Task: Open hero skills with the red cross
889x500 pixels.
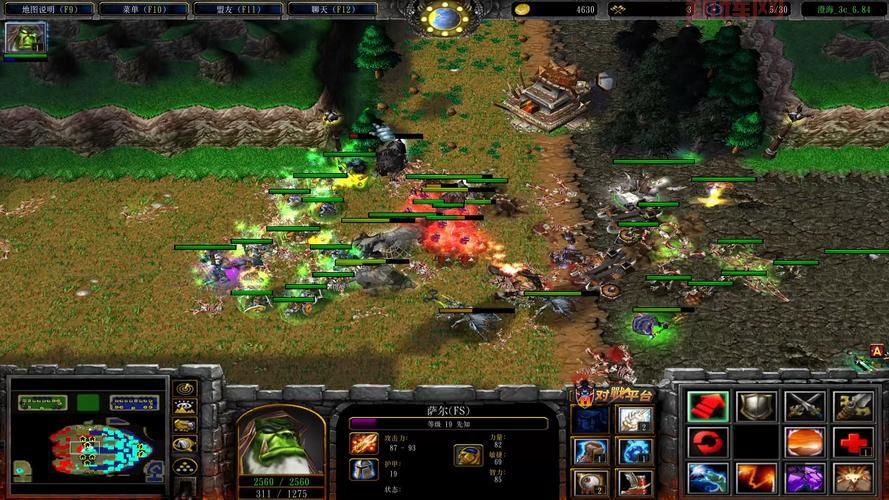Action: coord(853,441)
